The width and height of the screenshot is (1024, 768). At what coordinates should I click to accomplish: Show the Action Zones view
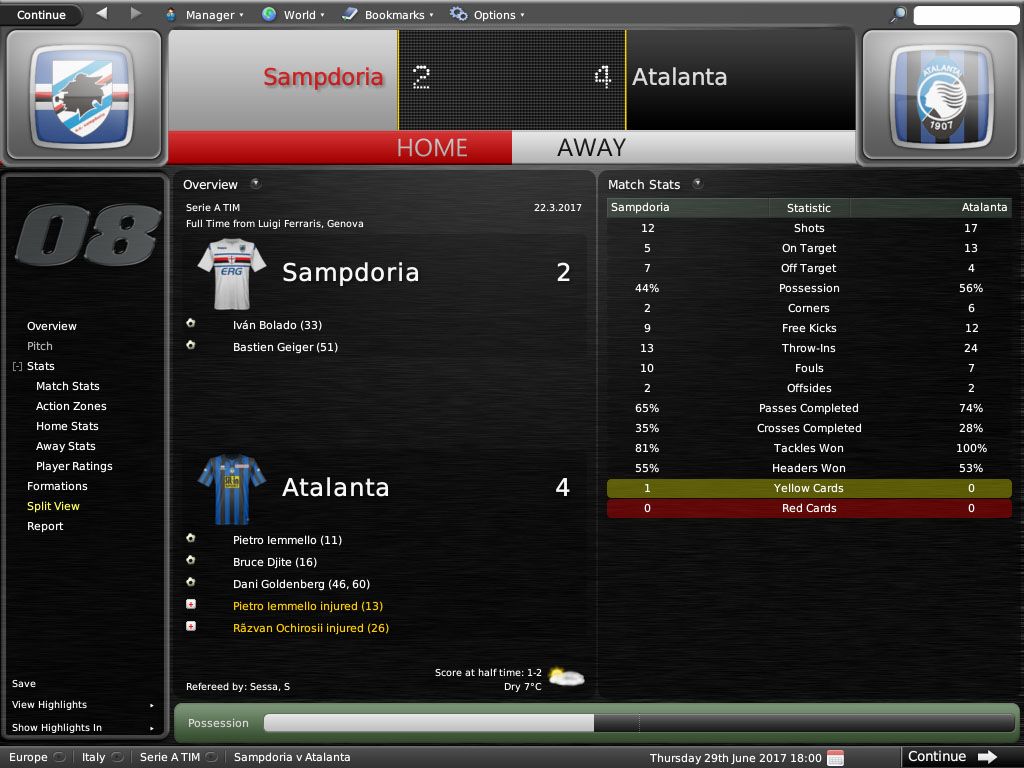coord(71,406)
